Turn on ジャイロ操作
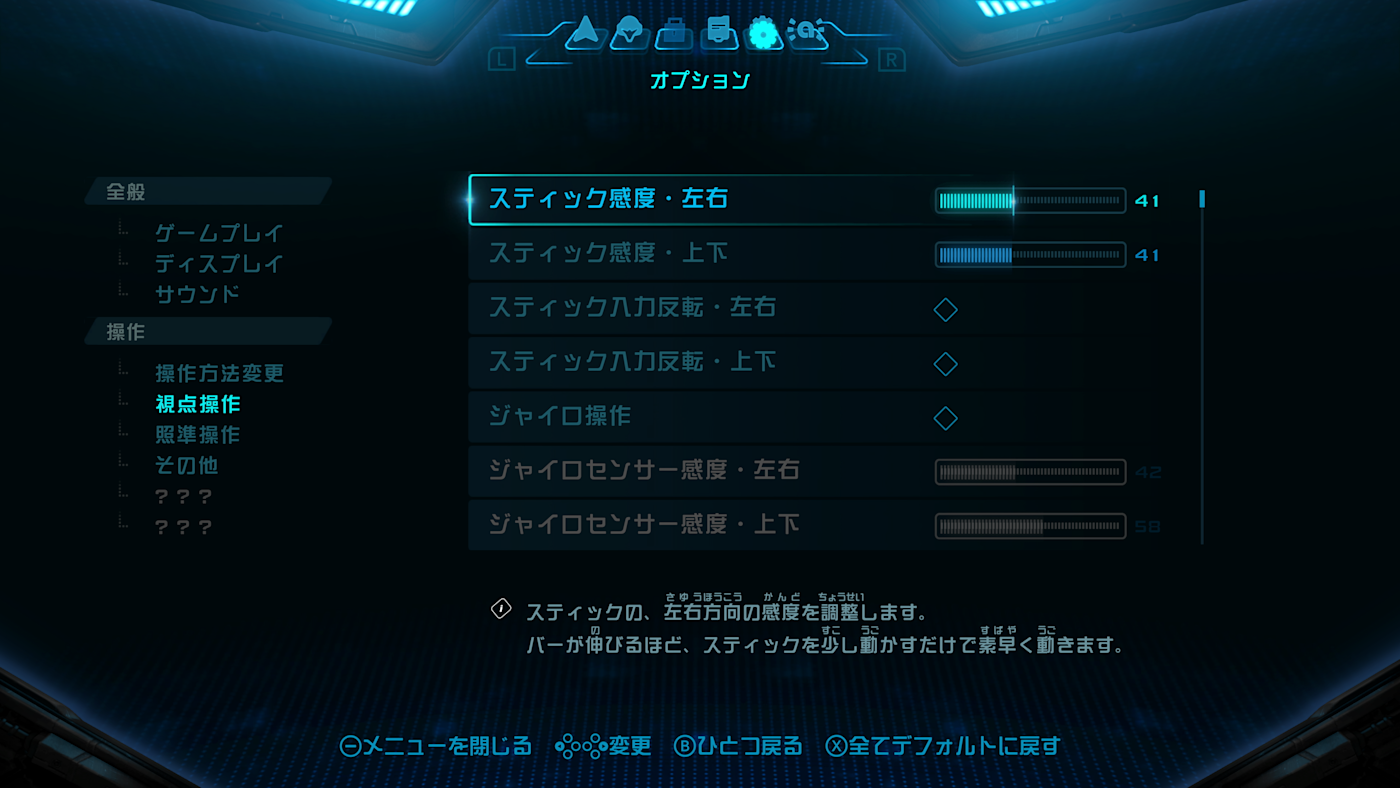This screenshot has width=1400, height=788. pos(945,417)
